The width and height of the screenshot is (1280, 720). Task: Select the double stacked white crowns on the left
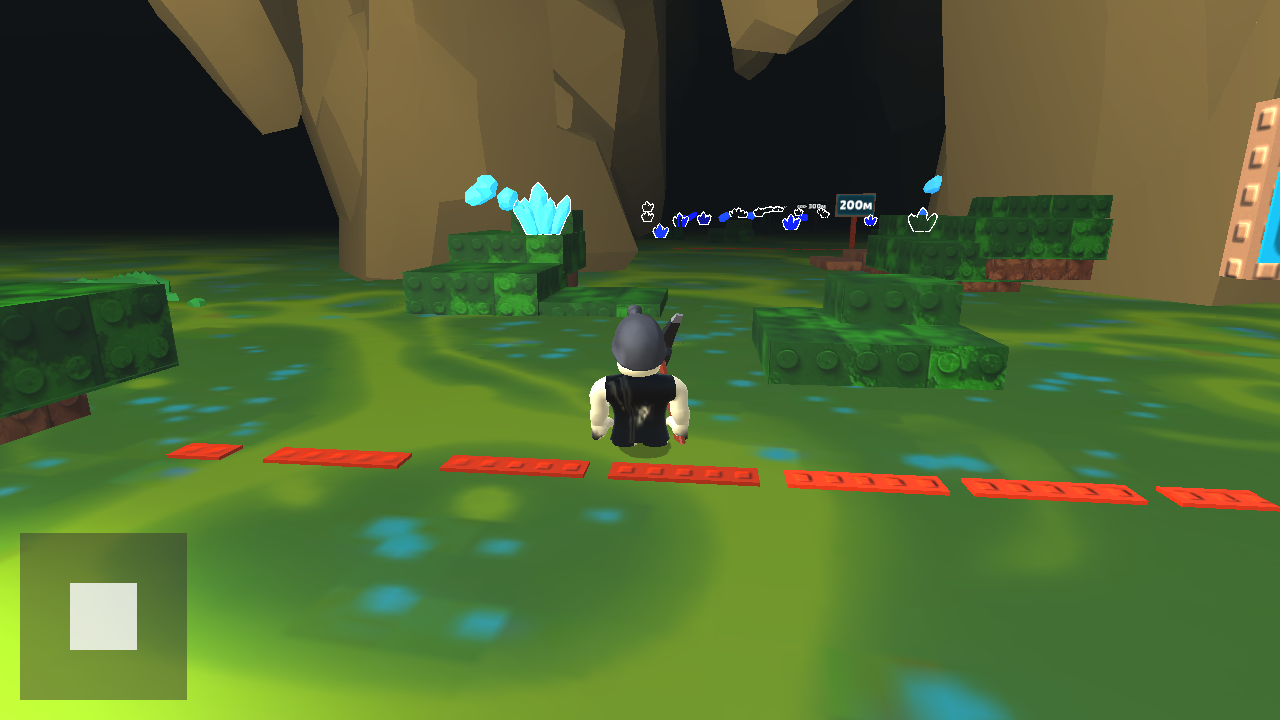[x=648, y=210]
